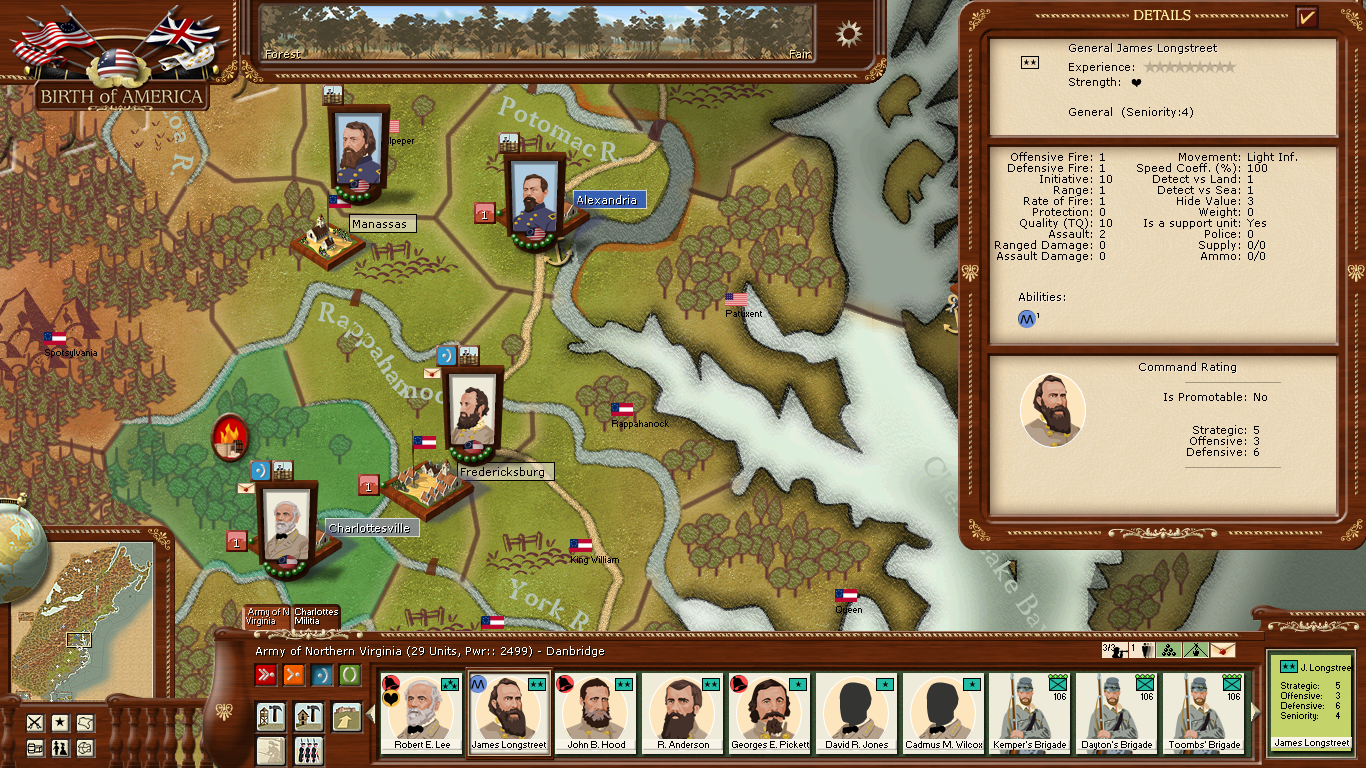The image size is (1366, 768).
Task: Close the Details panel with the checkmark
Action: pyautogui.click(x=1306, y=17)
